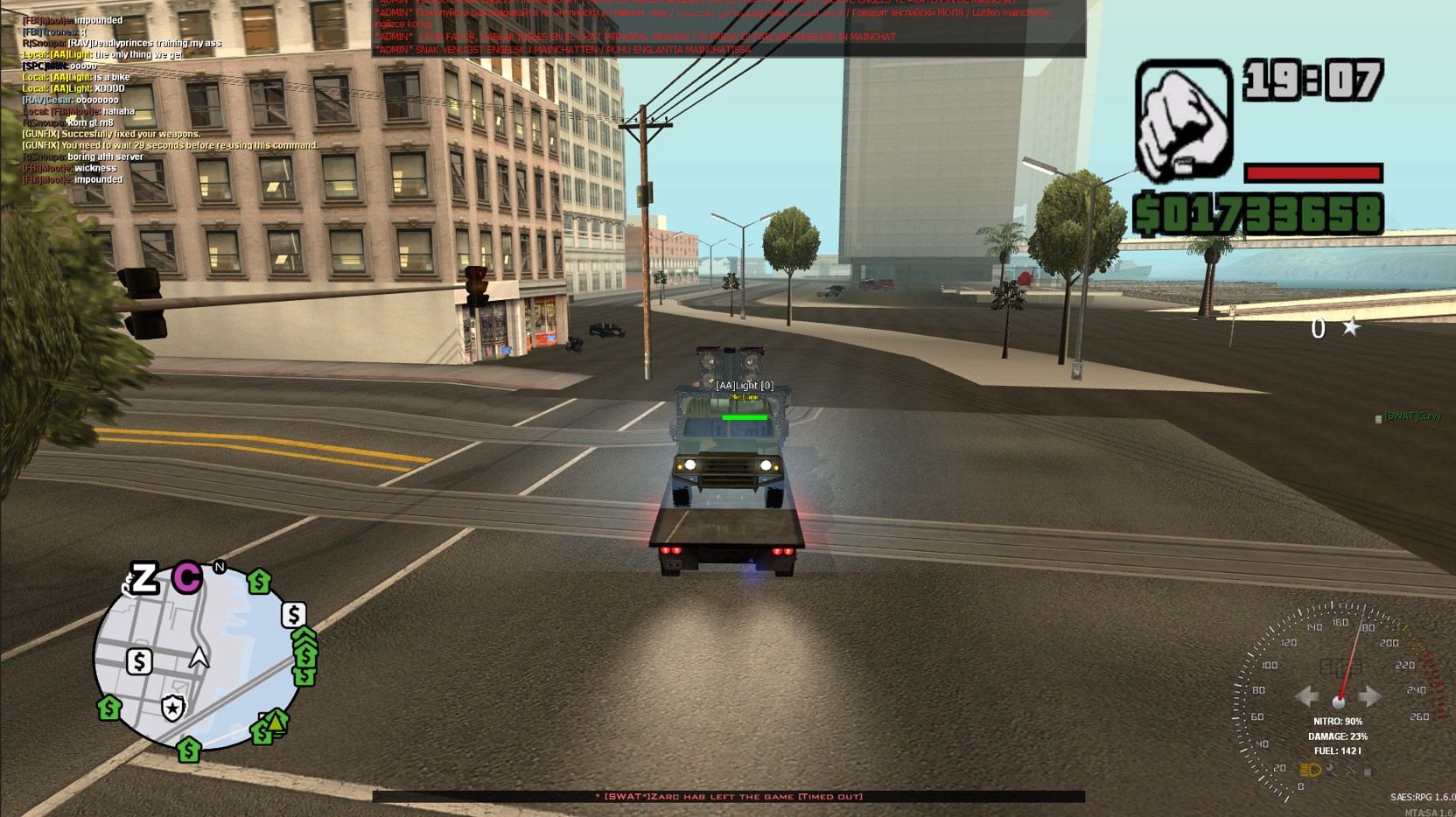Select the green triangle marker on the minimap
The height and width of the screenshot is (817, 1456).
(276, 722)
